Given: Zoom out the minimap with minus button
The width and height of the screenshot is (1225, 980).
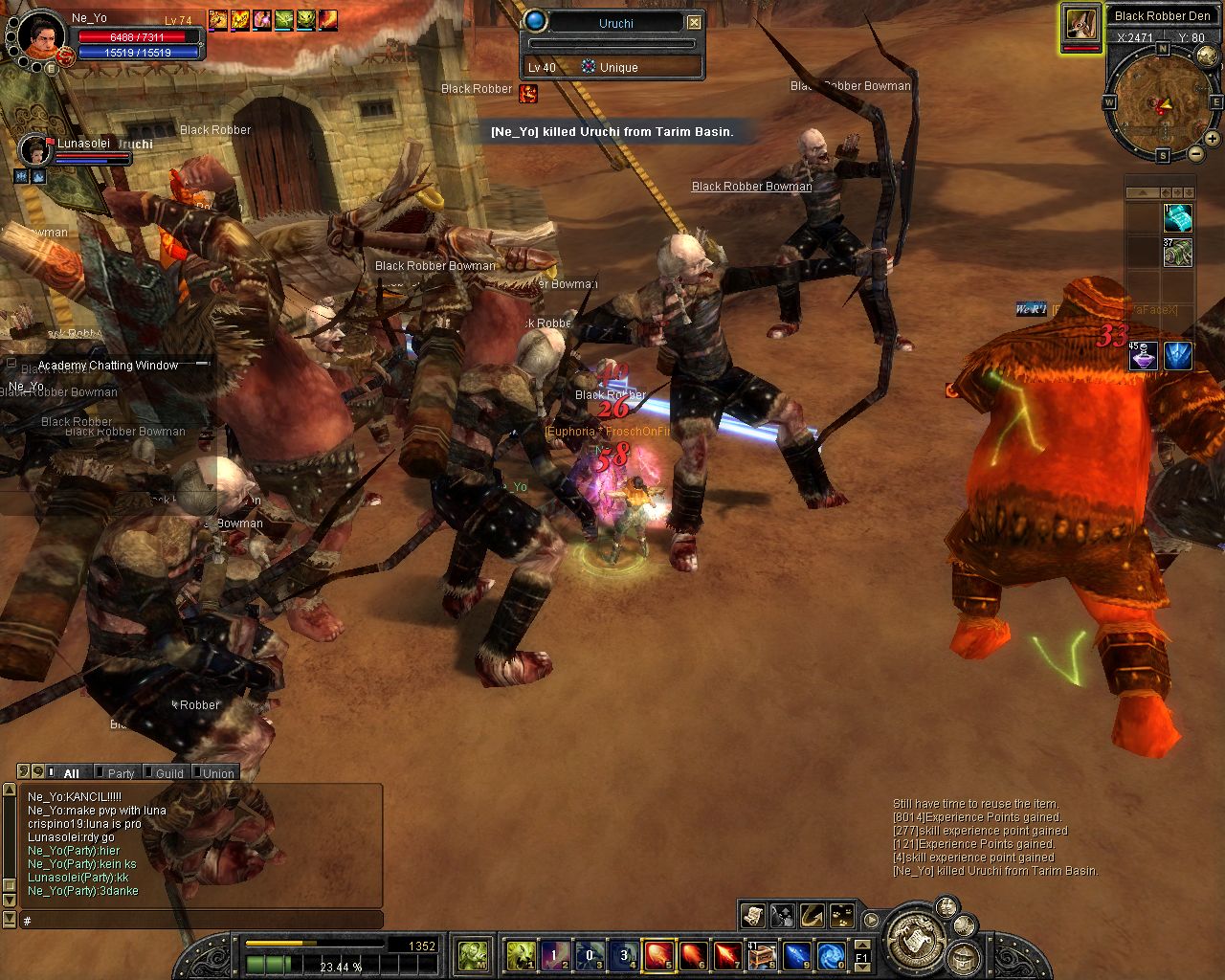Looking at the screenshot, I should click(1196, 153).
